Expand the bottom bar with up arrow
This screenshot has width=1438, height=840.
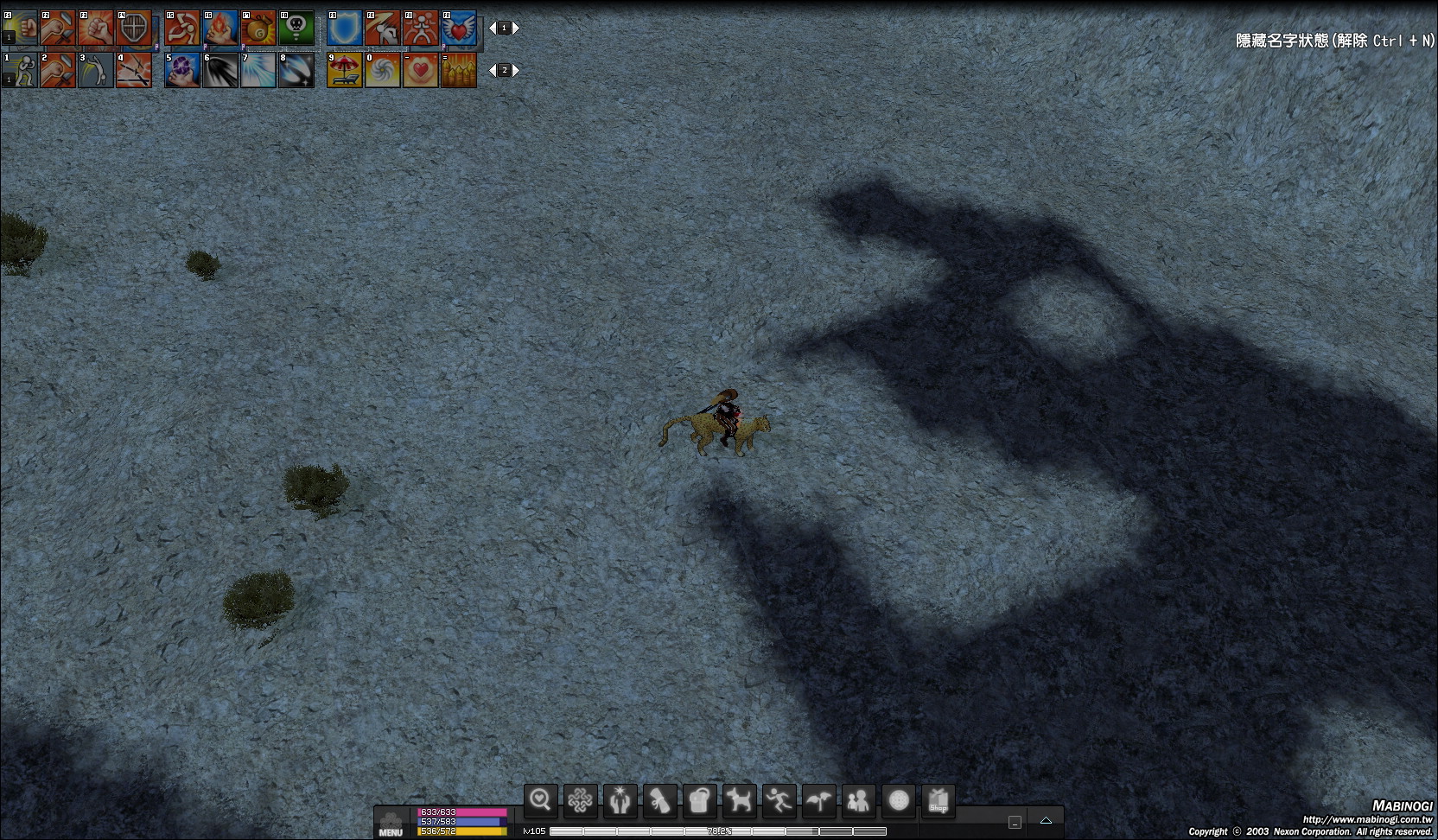tap(1046, 820)
